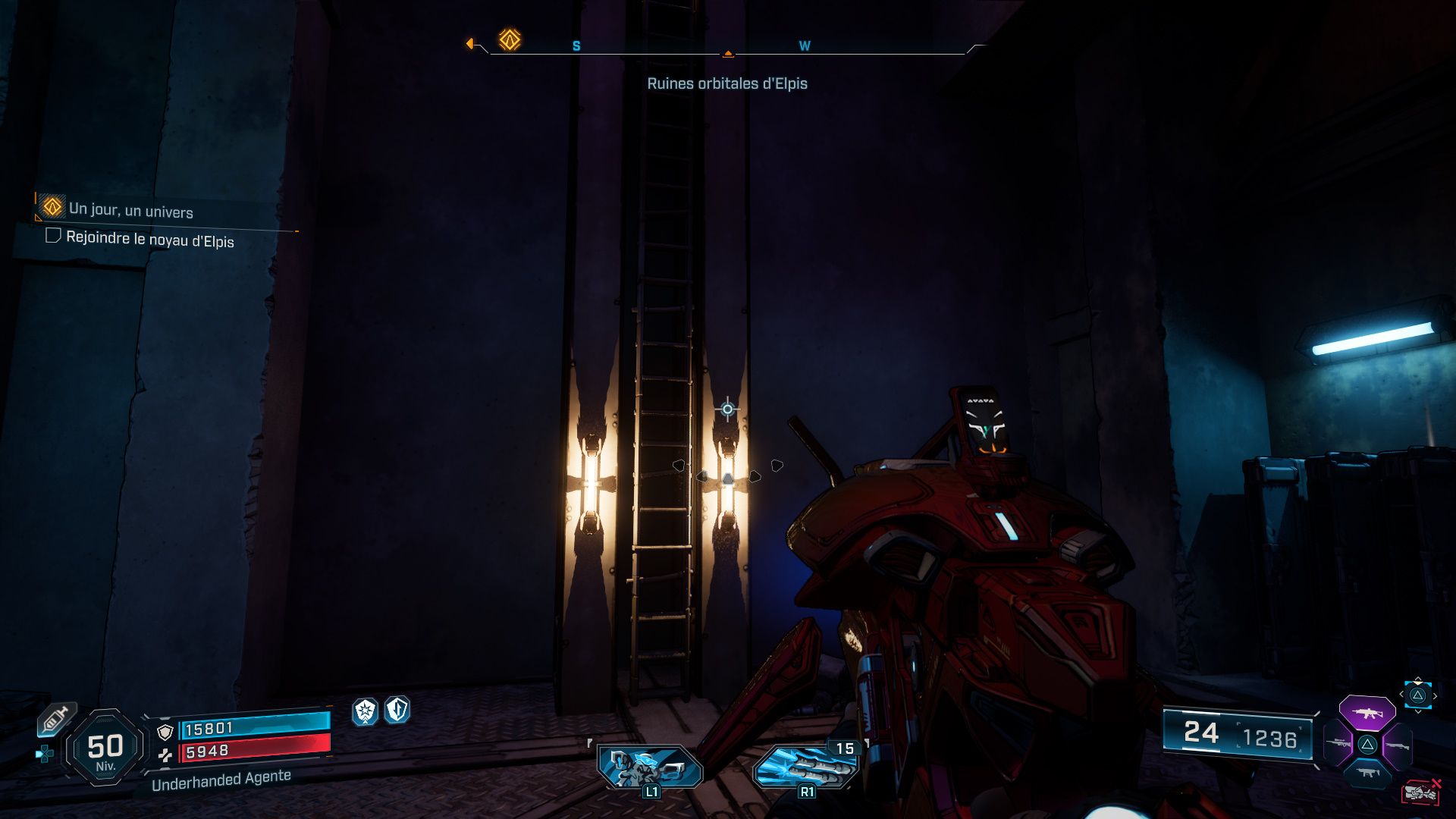Image resolution: width=1456 pixels, height=819 pixels.
Task: Click the crossed-out lost loot icon bottom right
Action: pos(1420,792)
